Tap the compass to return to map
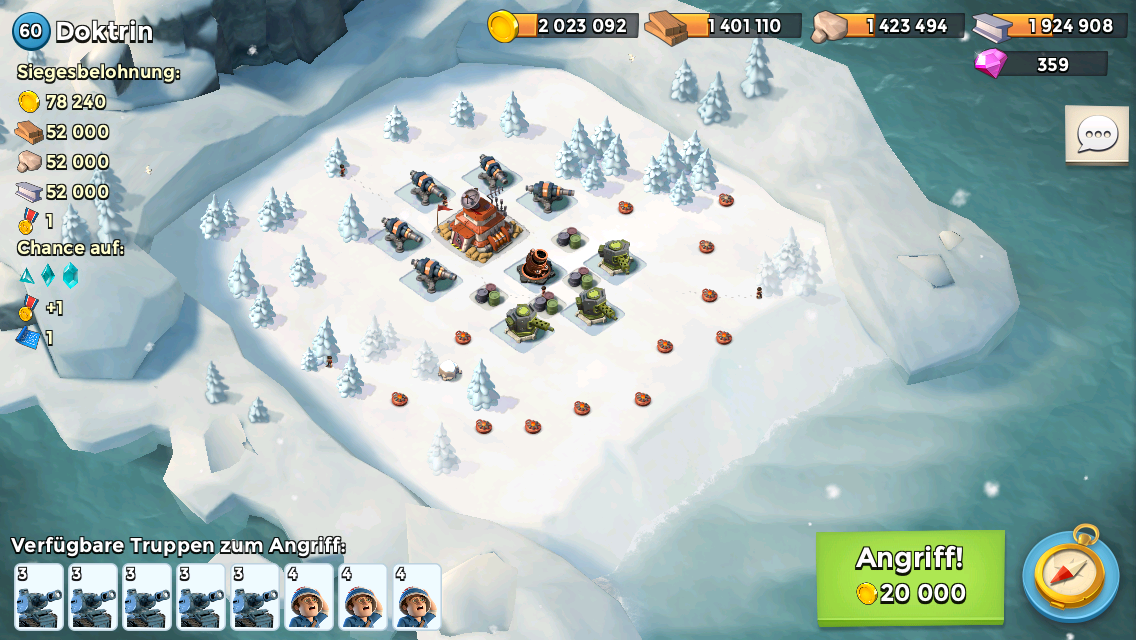 1069,575
